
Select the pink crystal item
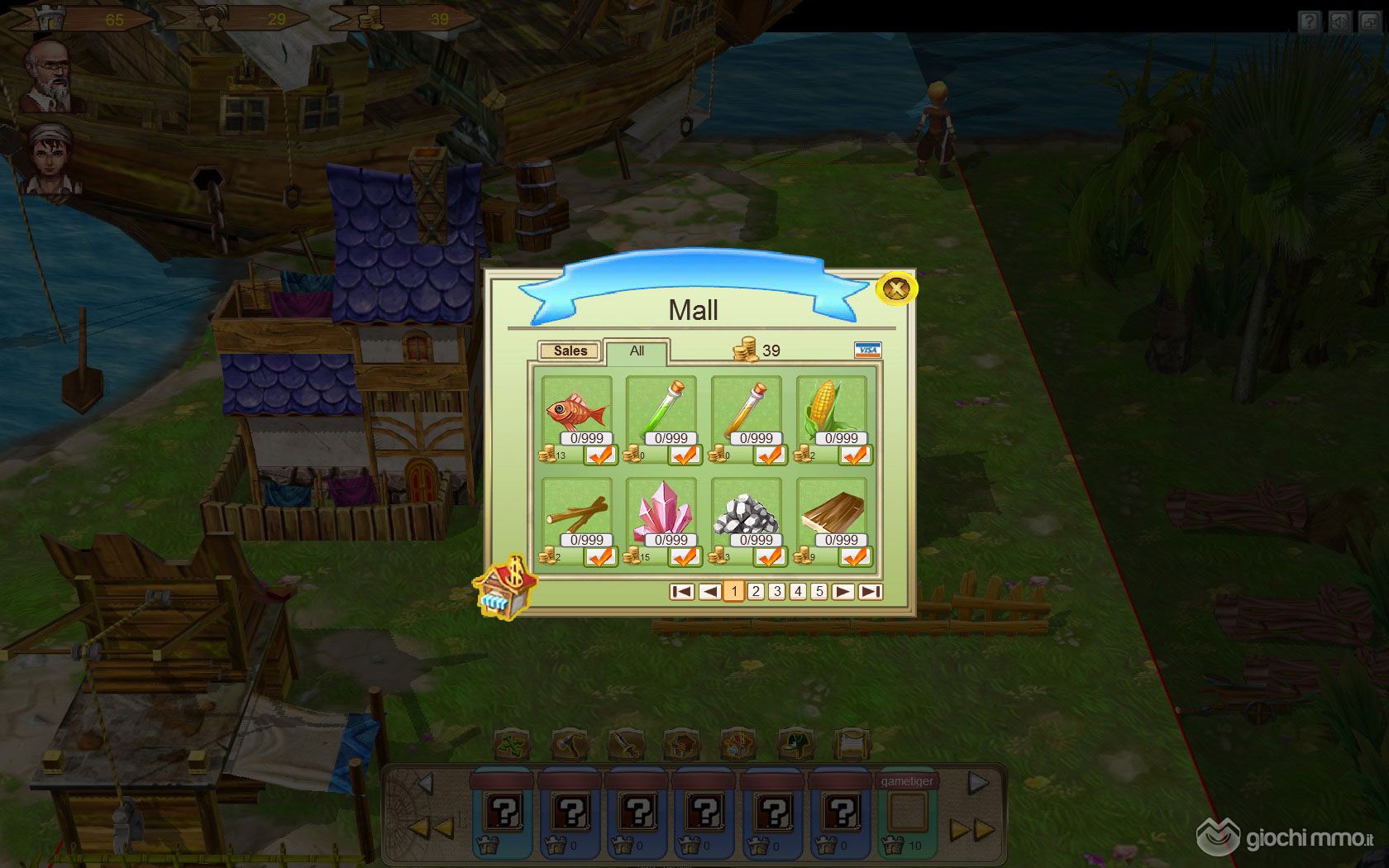click(661, 513)
